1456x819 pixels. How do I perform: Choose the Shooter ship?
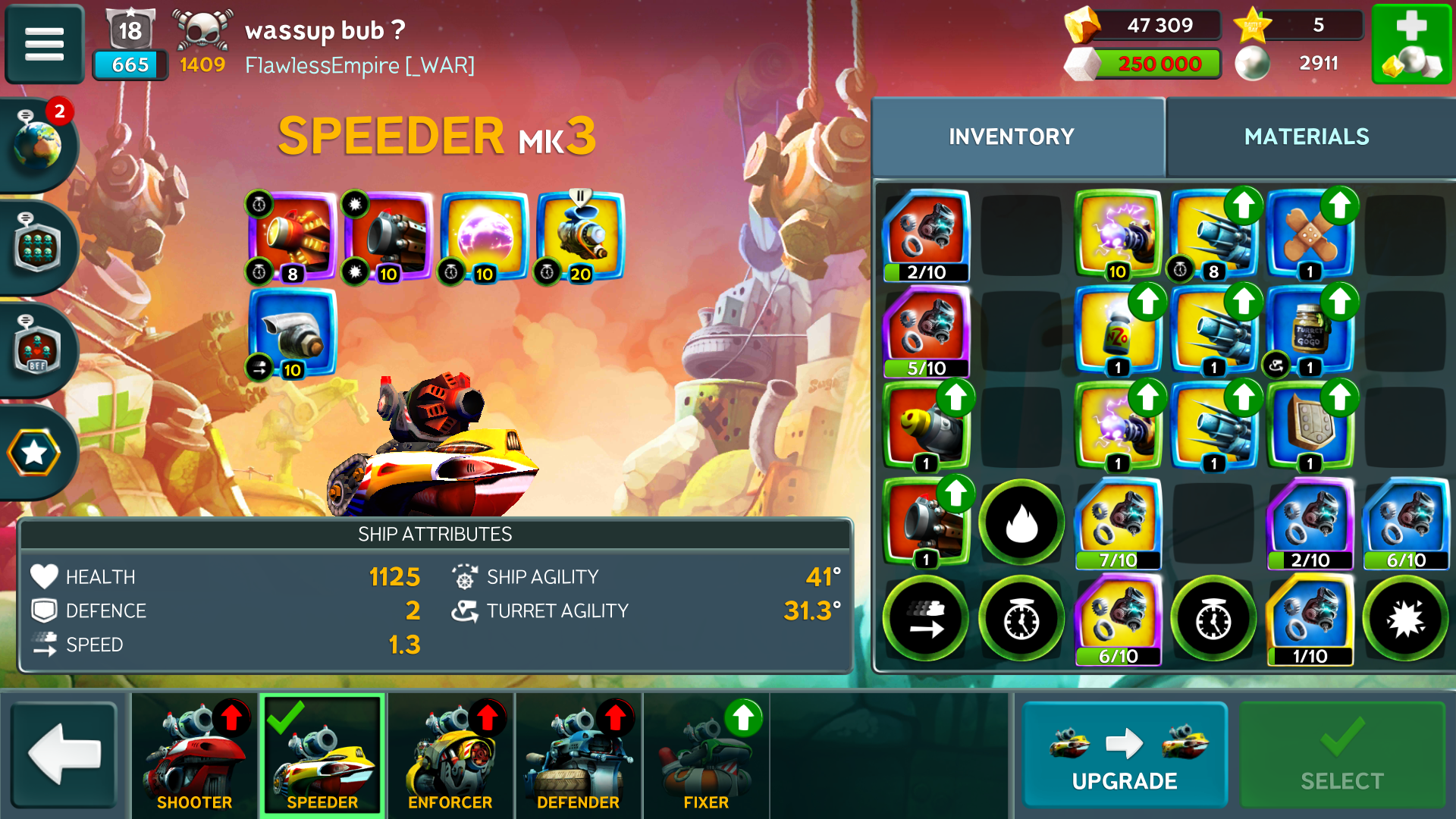195,755
